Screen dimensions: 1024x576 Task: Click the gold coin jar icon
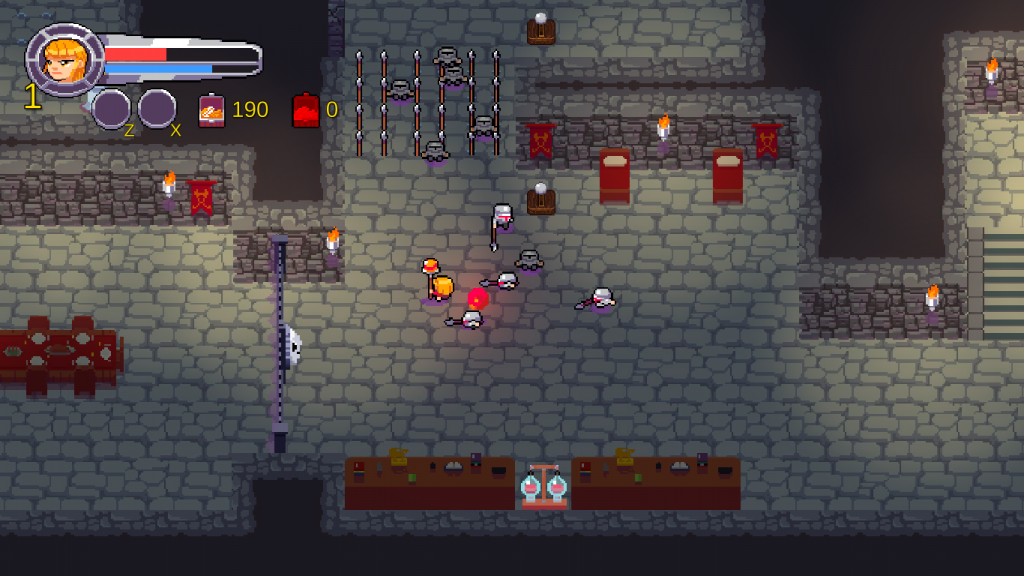tap(211, 110)
